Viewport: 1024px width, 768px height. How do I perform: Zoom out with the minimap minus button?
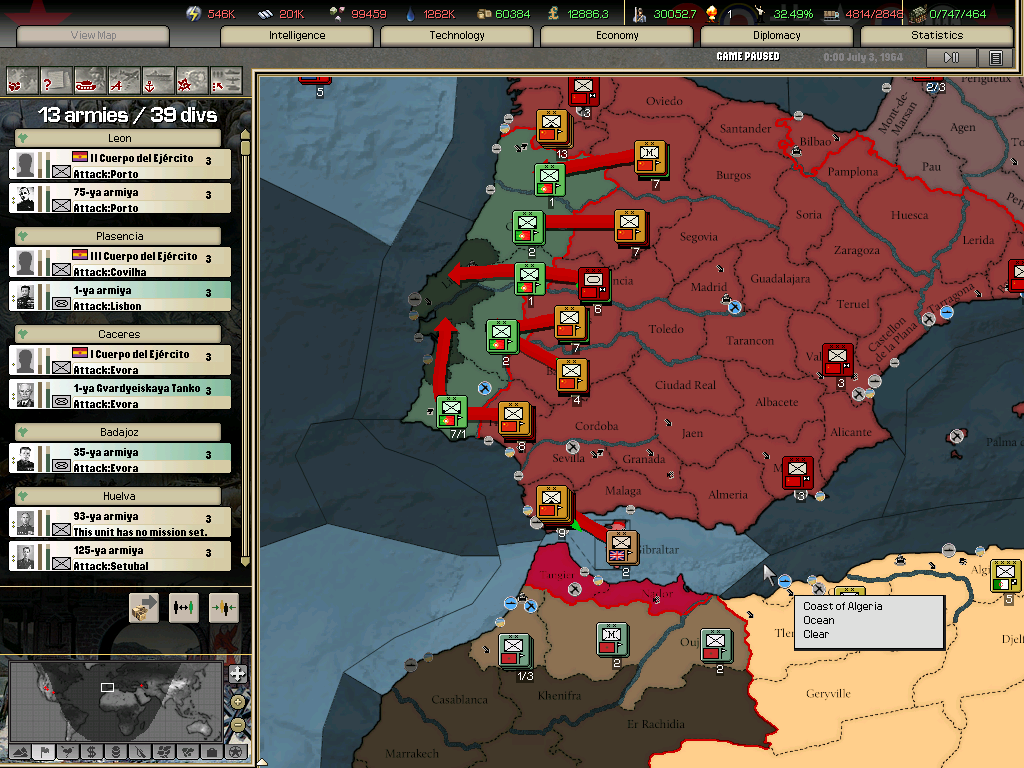[237, 724]
